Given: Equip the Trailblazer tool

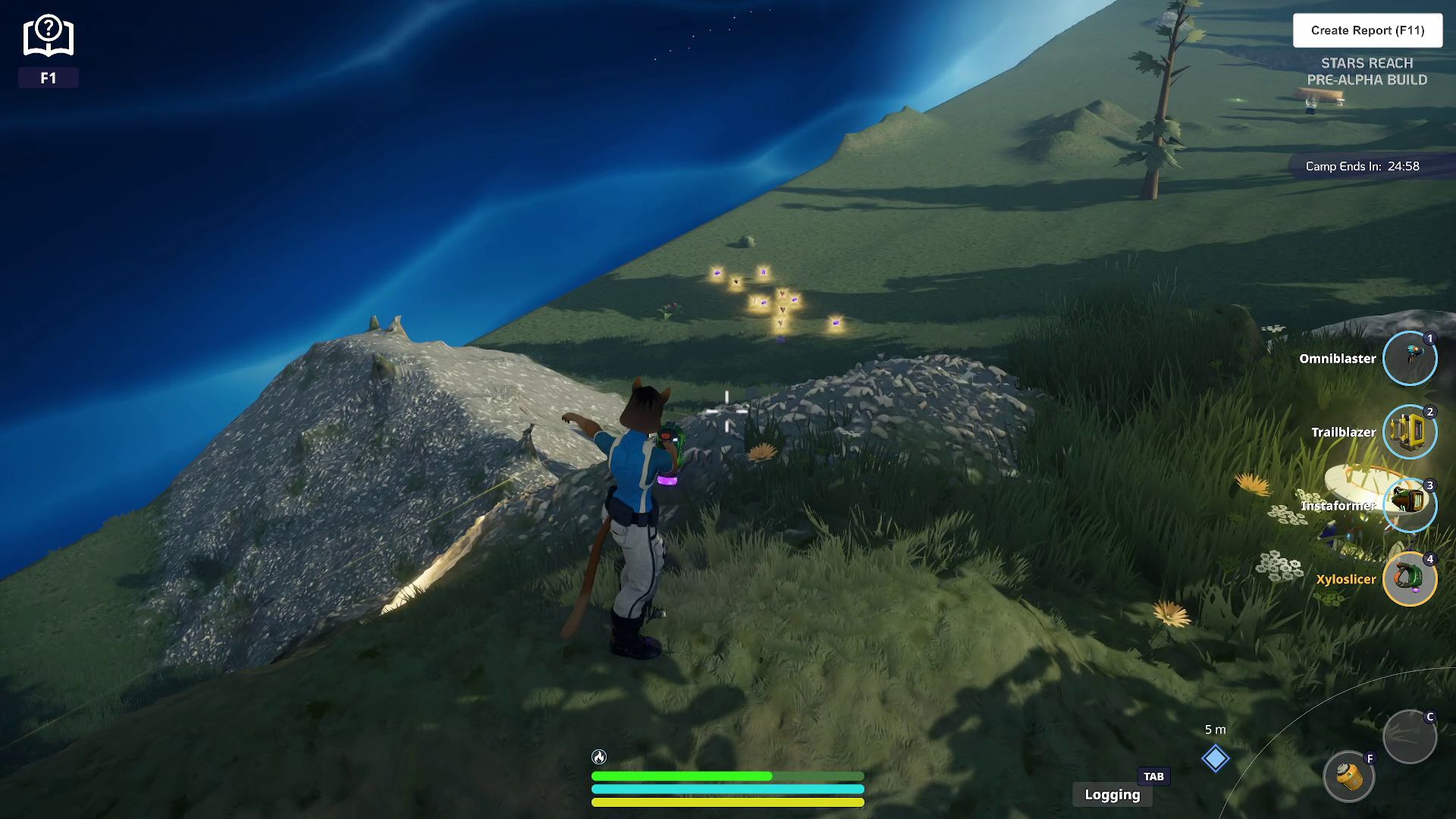Looking at the screenshot, I should [x=1409, y=431].
